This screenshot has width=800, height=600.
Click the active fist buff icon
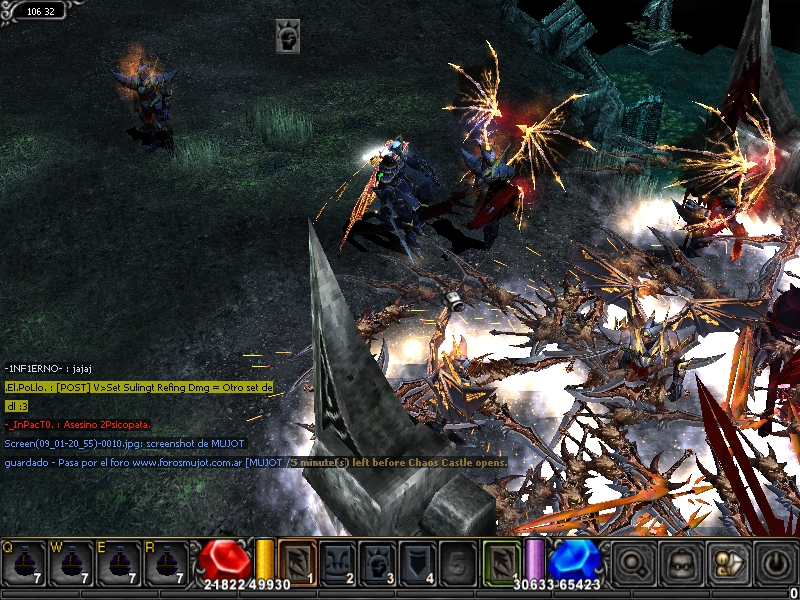point(288,36)
